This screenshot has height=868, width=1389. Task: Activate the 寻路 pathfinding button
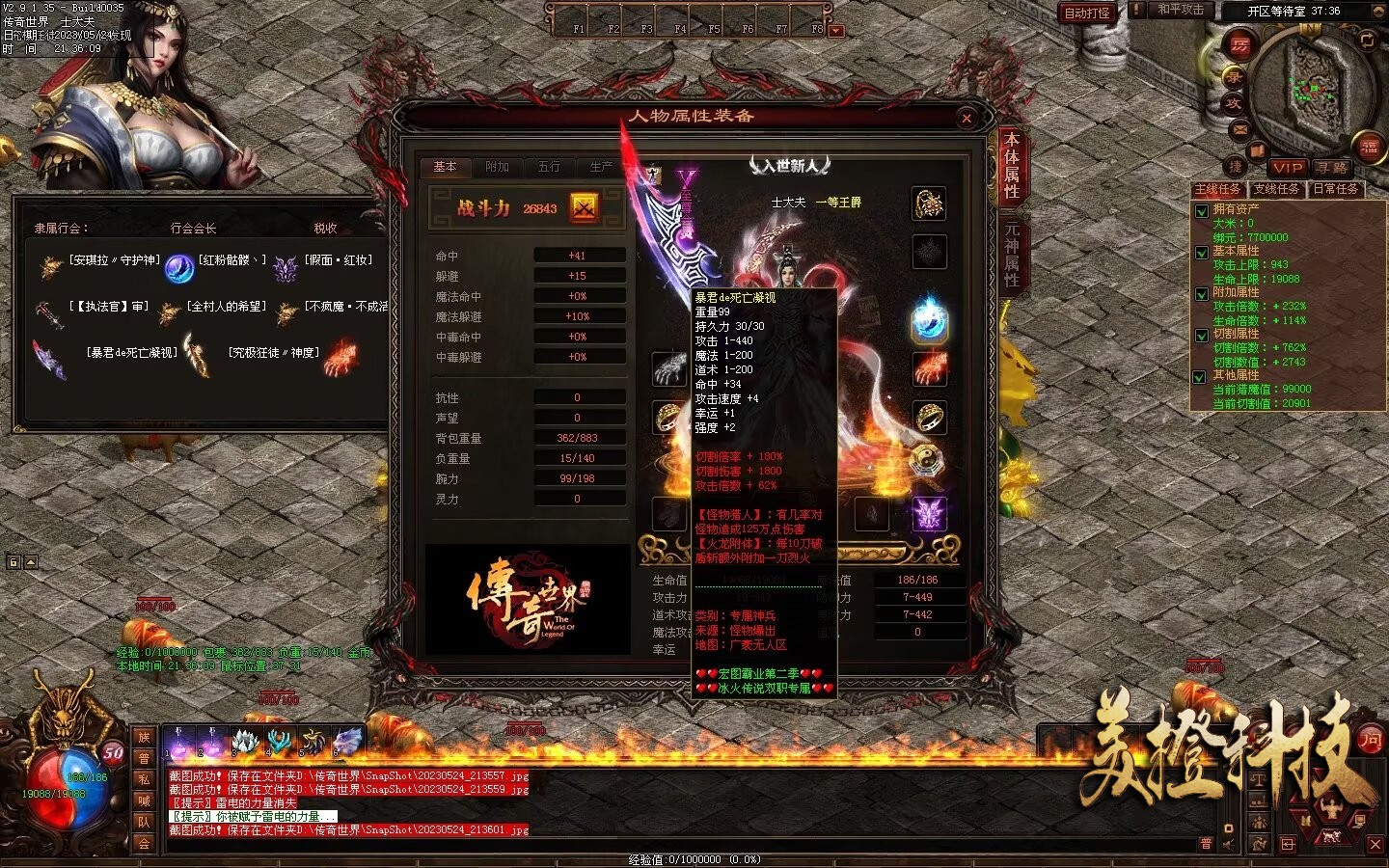[x=1332, y=167]
